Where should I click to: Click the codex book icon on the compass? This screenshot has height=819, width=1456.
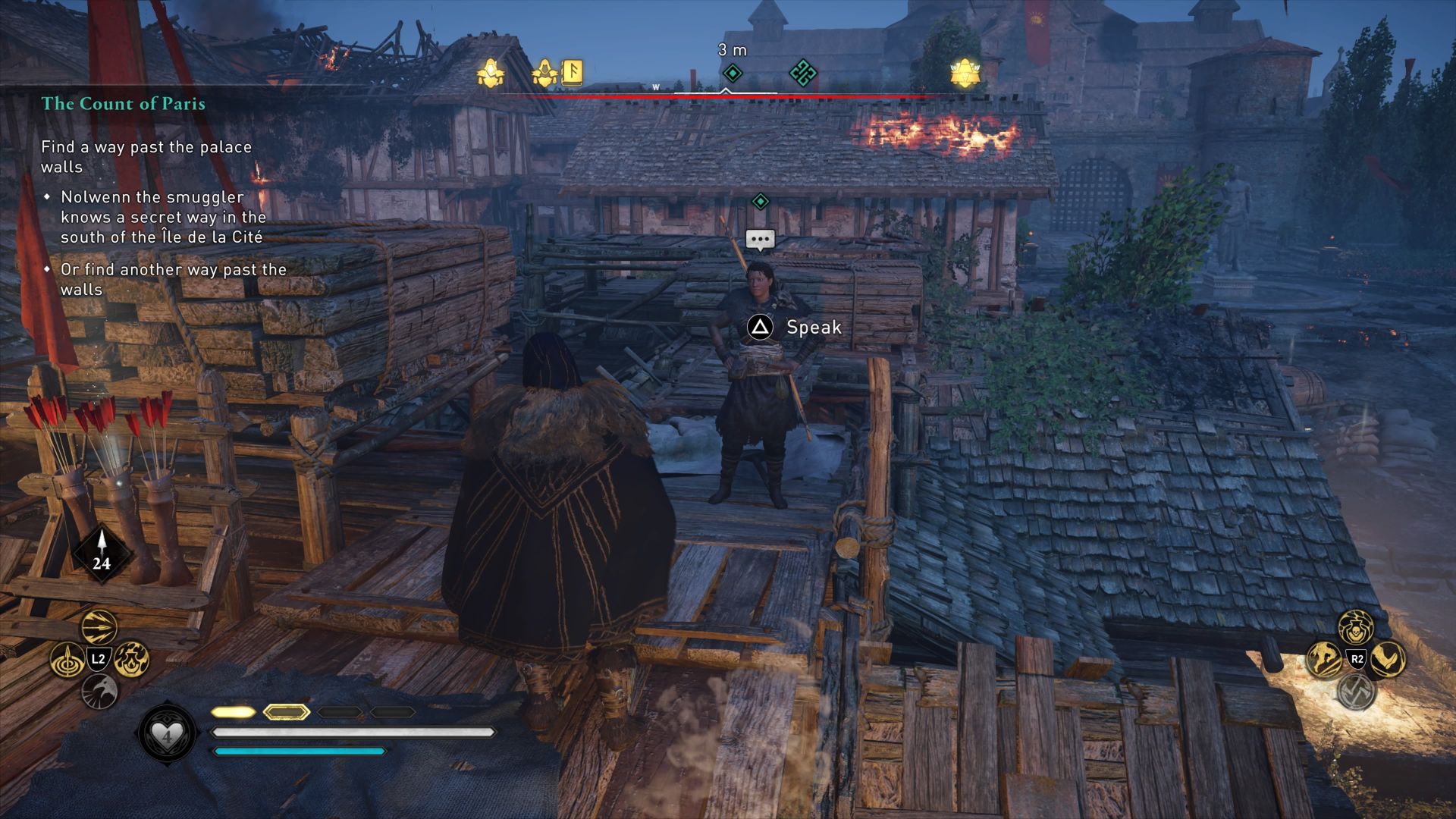click(572, 73)
